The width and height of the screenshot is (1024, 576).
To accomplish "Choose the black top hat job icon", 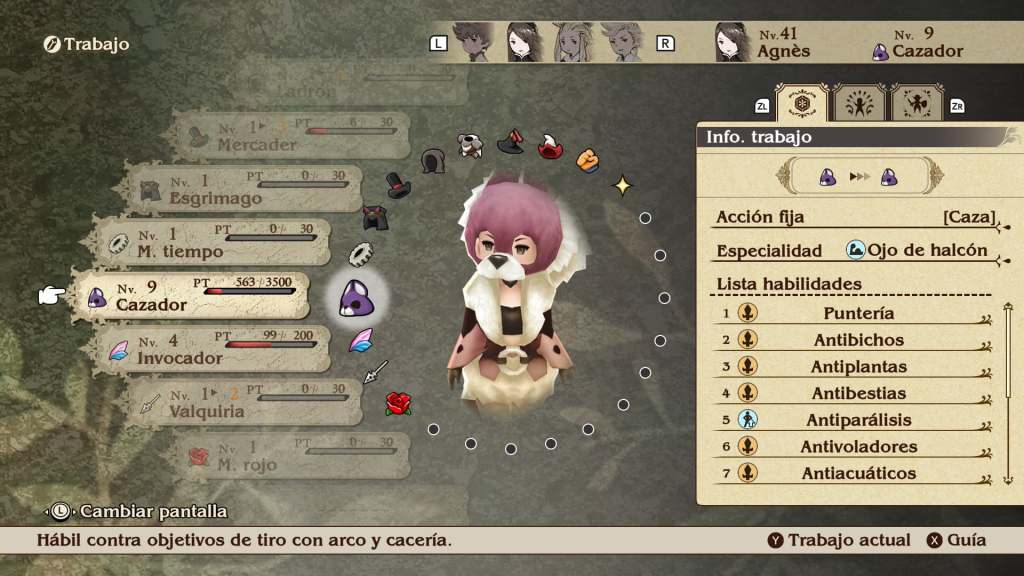I will point(401,184).
